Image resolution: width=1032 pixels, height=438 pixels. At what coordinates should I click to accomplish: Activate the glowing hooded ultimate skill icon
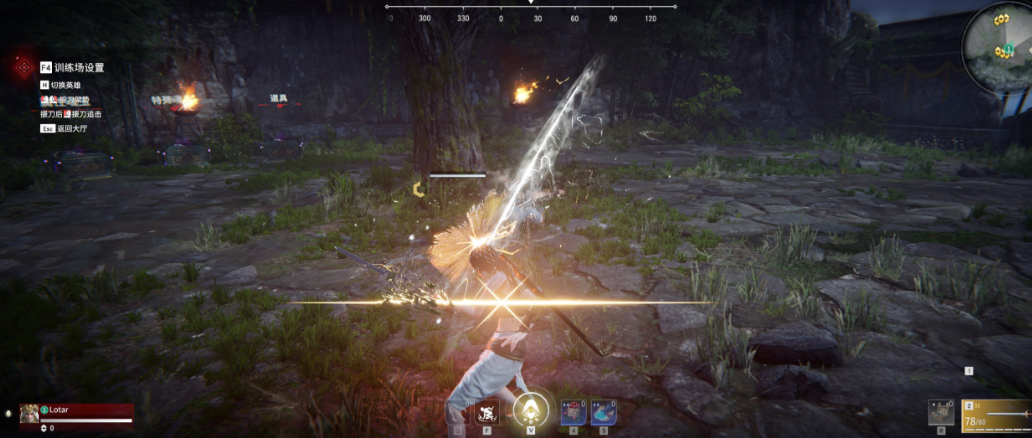coord(529,412)
